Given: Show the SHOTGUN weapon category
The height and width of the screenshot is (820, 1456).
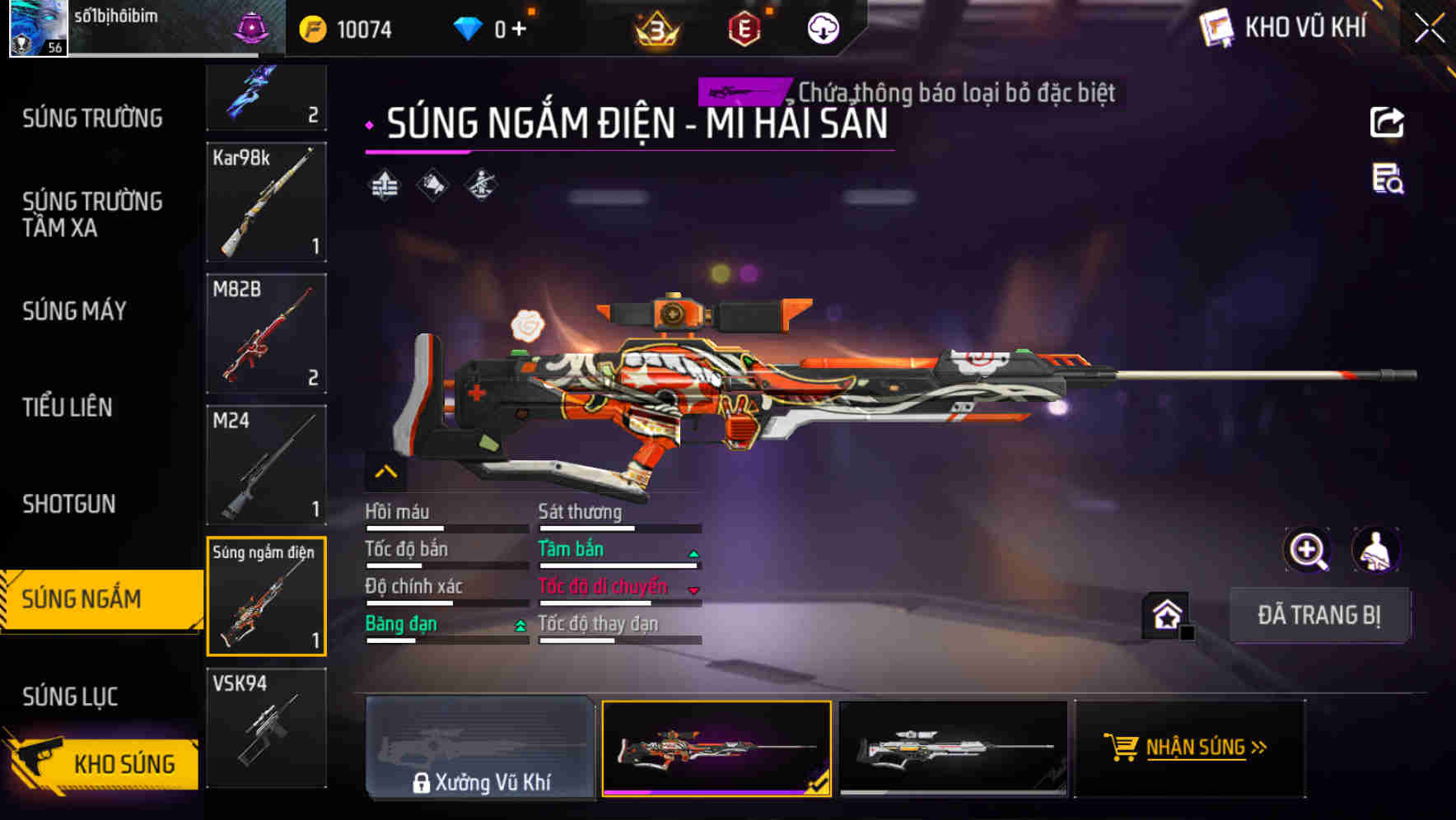Looking at the screenshot, I should [69, 504].
